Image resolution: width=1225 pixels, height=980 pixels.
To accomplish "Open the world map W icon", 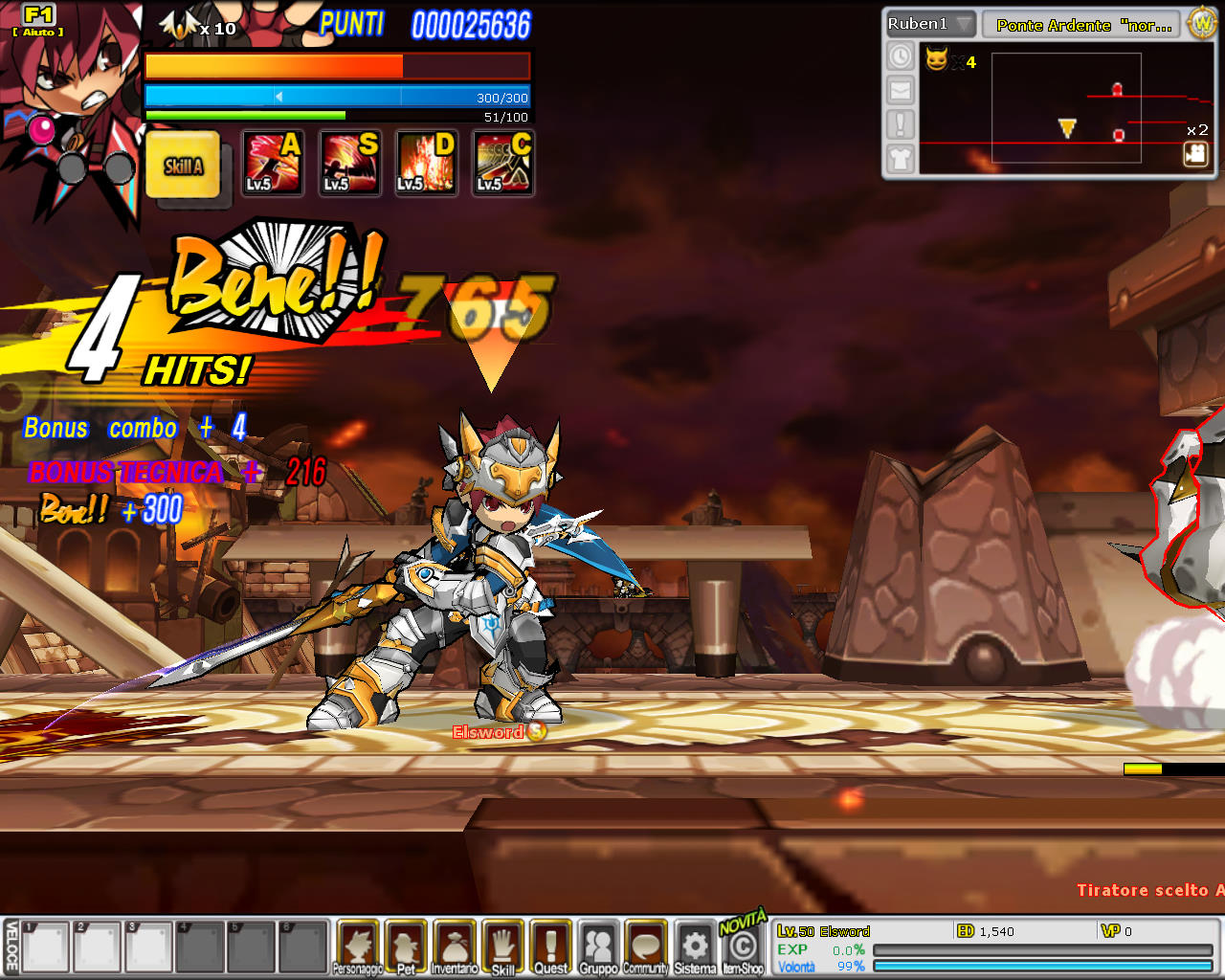I will pos(1202,23).
